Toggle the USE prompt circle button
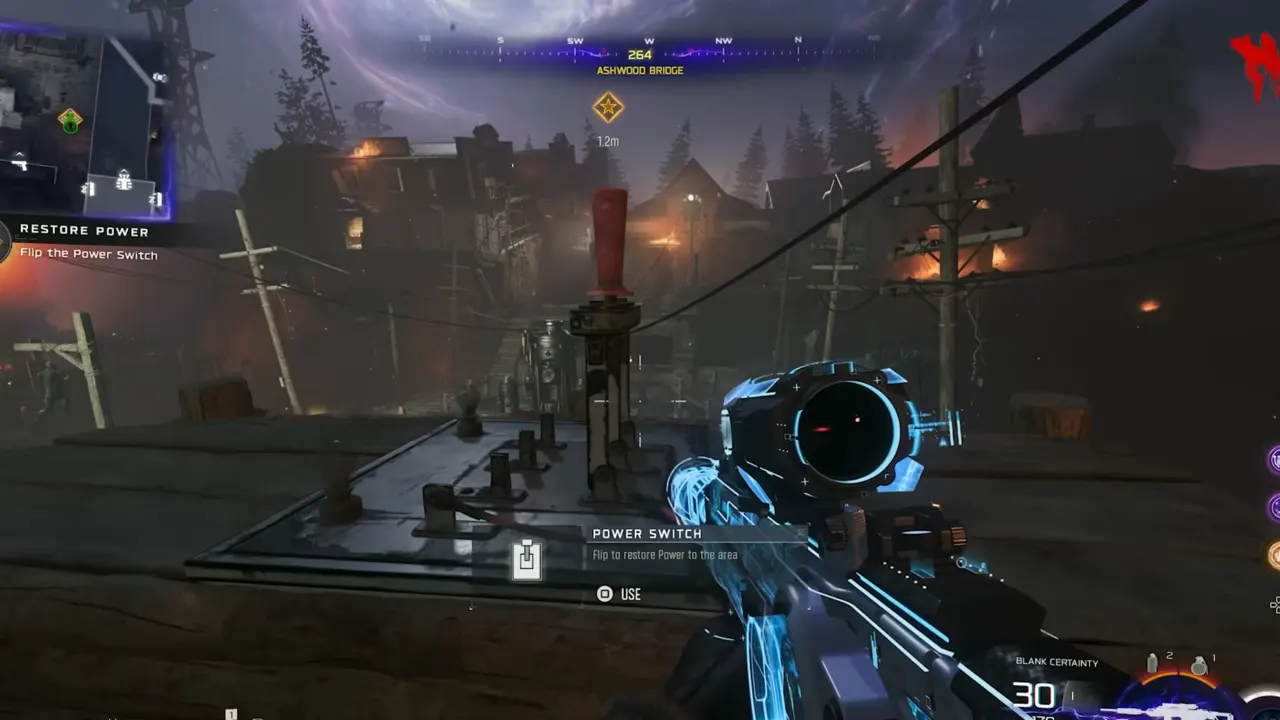 604,594
